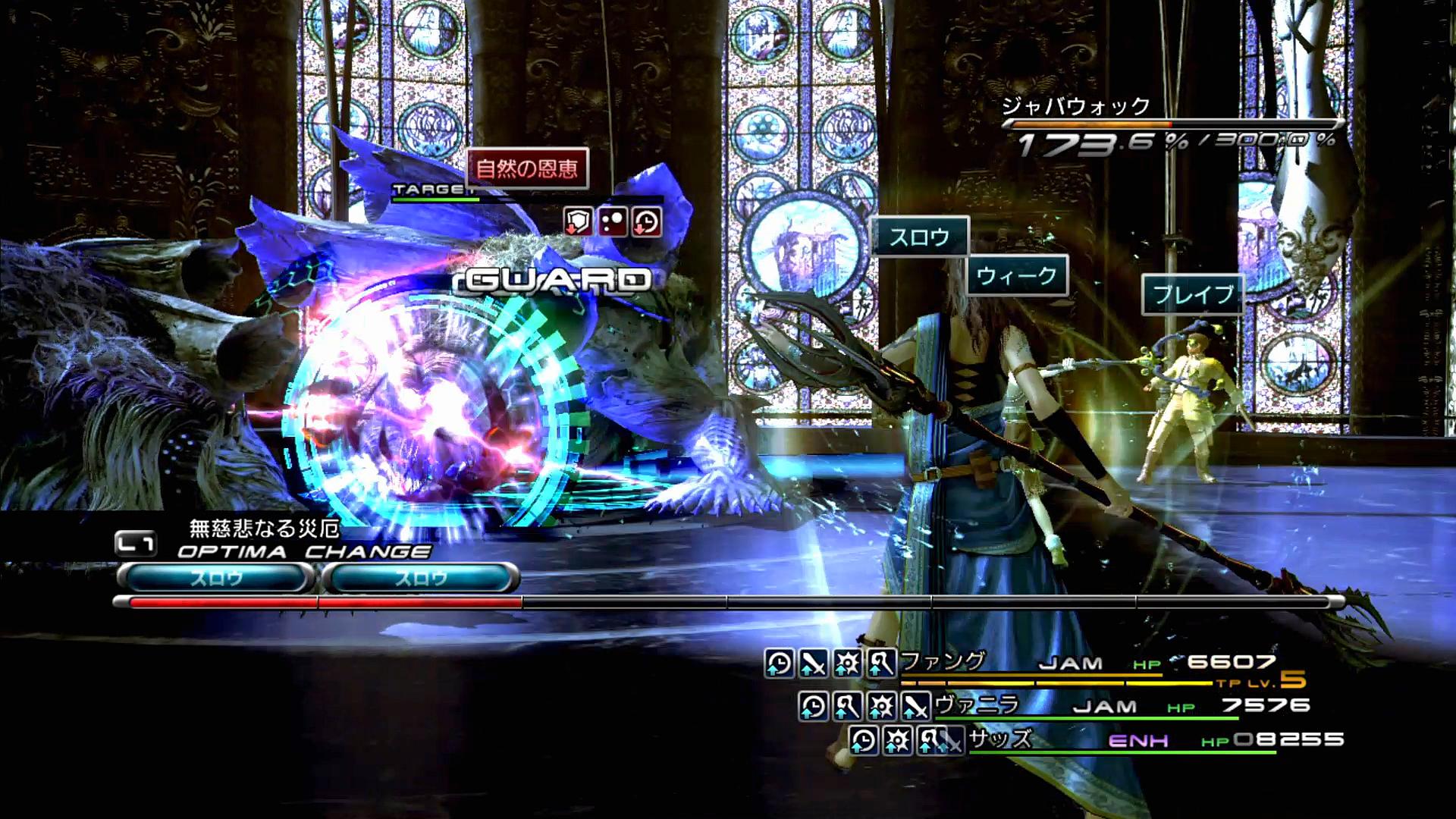Select the last queued スロウ command slot
Image resolution: width=1456 pixels, height=819 pixels.
click(421, 579)
